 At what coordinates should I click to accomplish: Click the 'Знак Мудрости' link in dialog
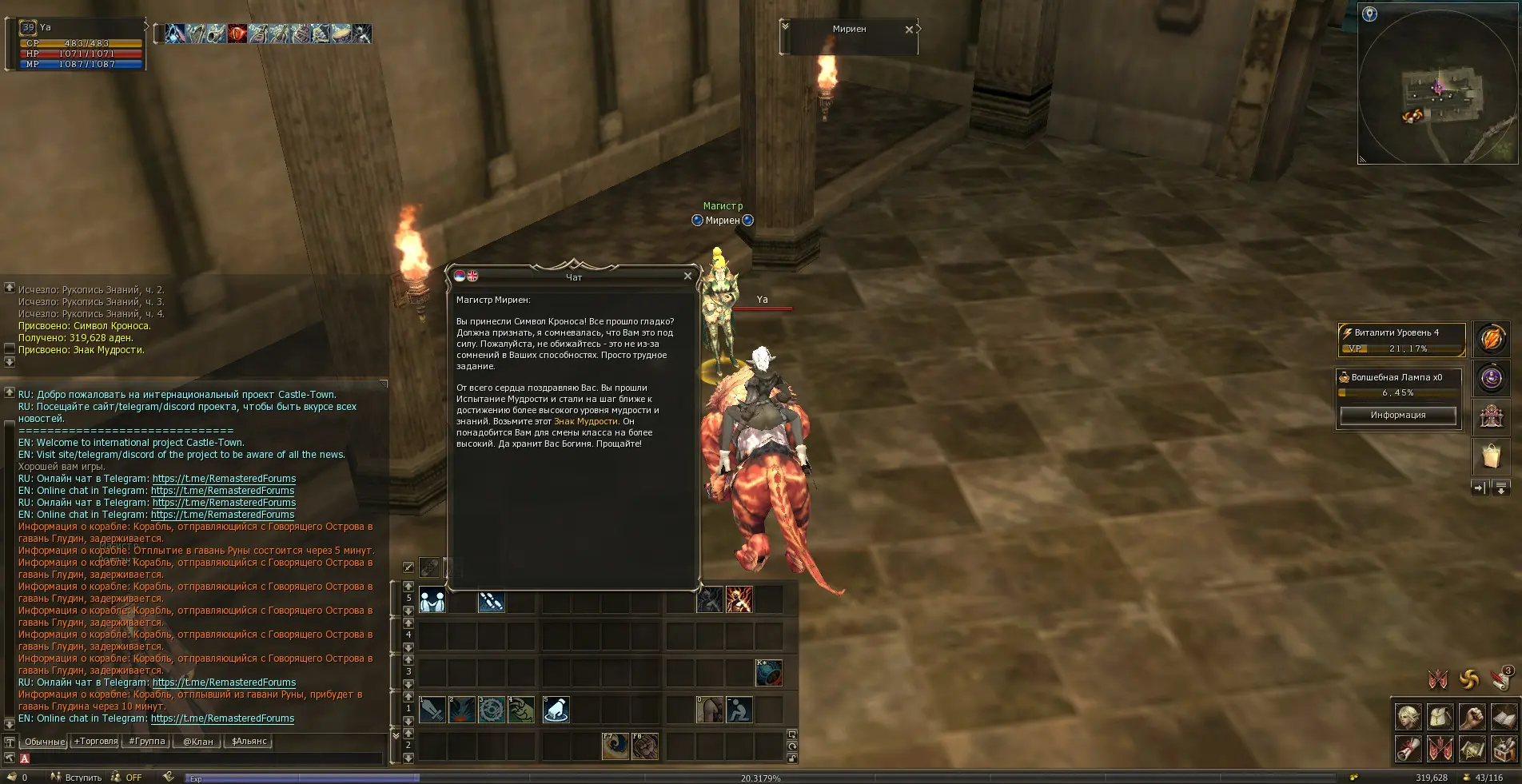click(x=585, y=421)
